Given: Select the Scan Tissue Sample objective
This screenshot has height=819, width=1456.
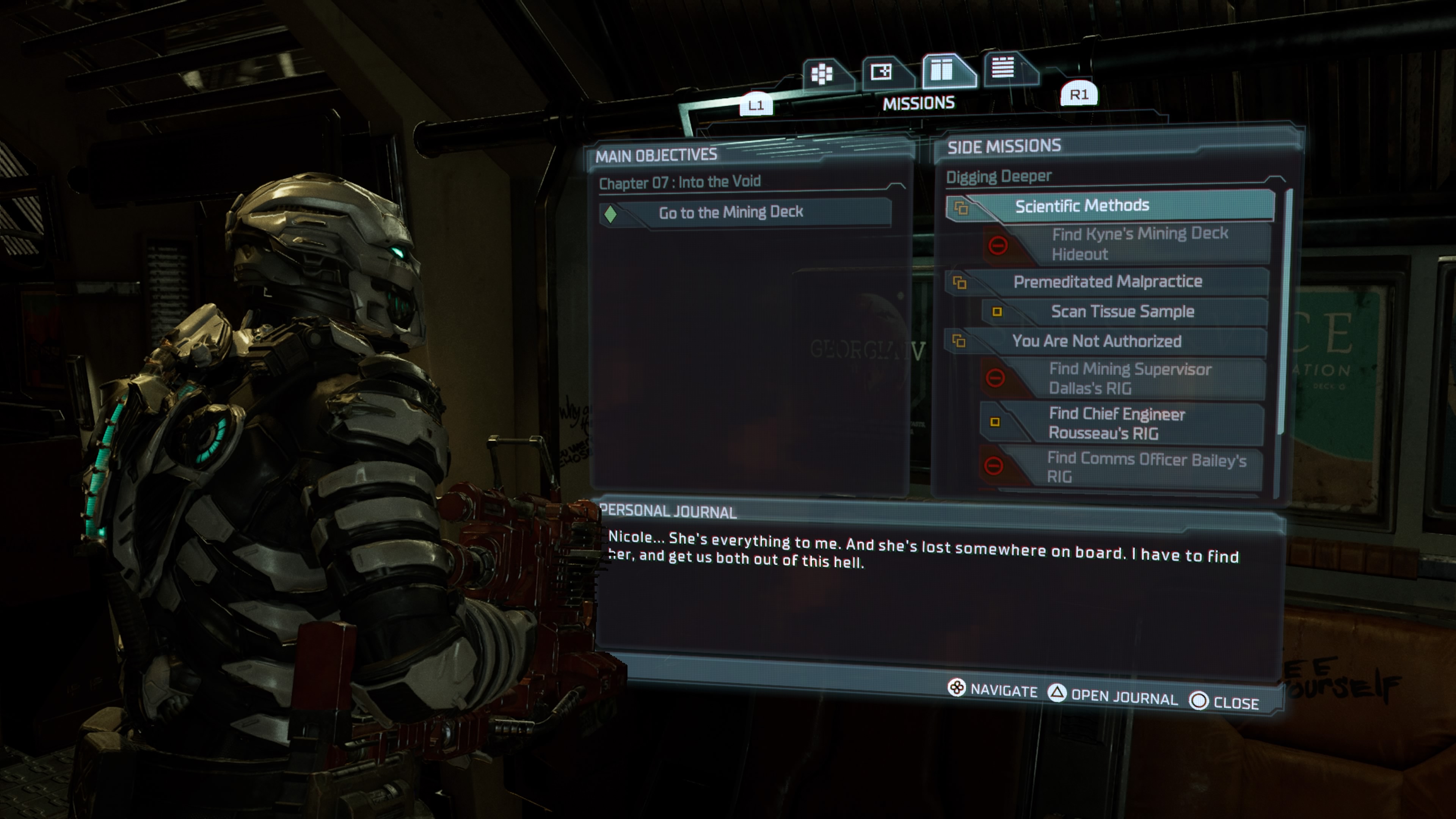Looking at the screenshot, I should 1122,311.
